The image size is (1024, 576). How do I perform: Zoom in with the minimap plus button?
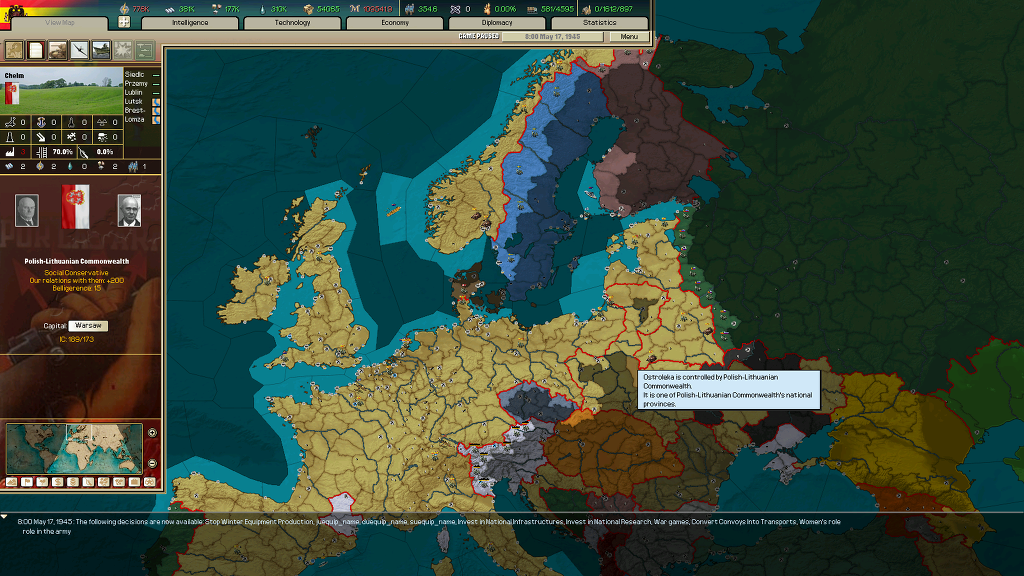point(152,433)
